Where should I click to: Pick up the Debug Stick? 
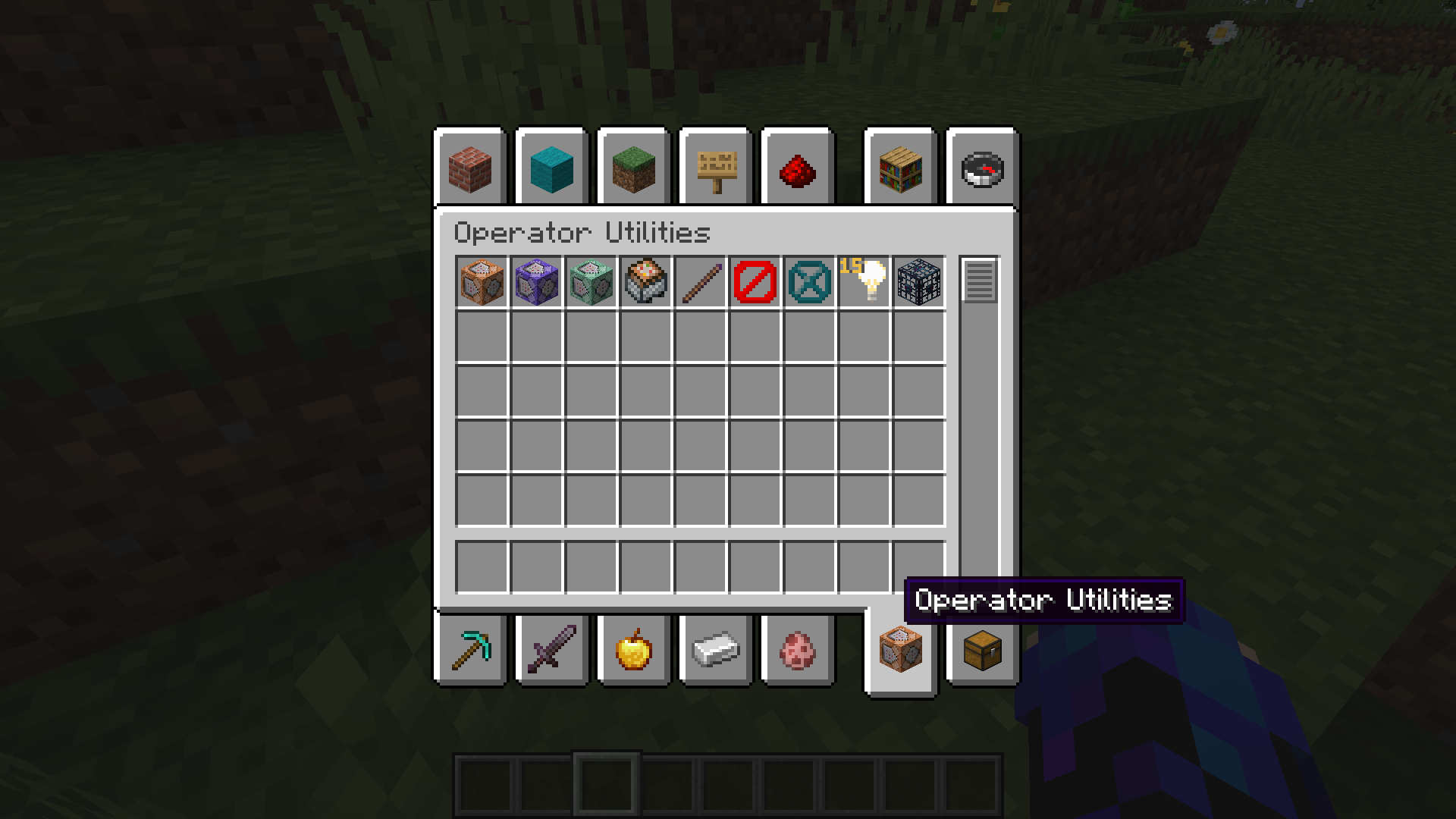point(701,282)
